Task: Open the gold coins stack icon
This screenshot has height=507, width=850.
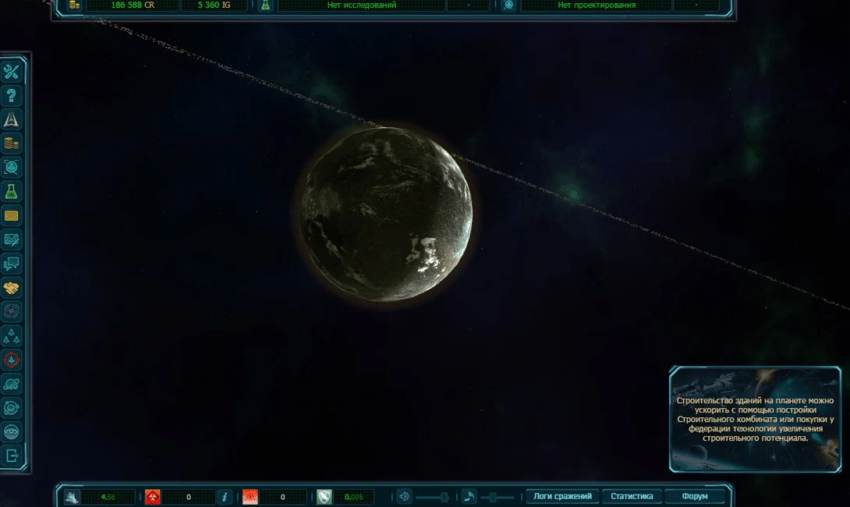Action: tap(12, 144)
